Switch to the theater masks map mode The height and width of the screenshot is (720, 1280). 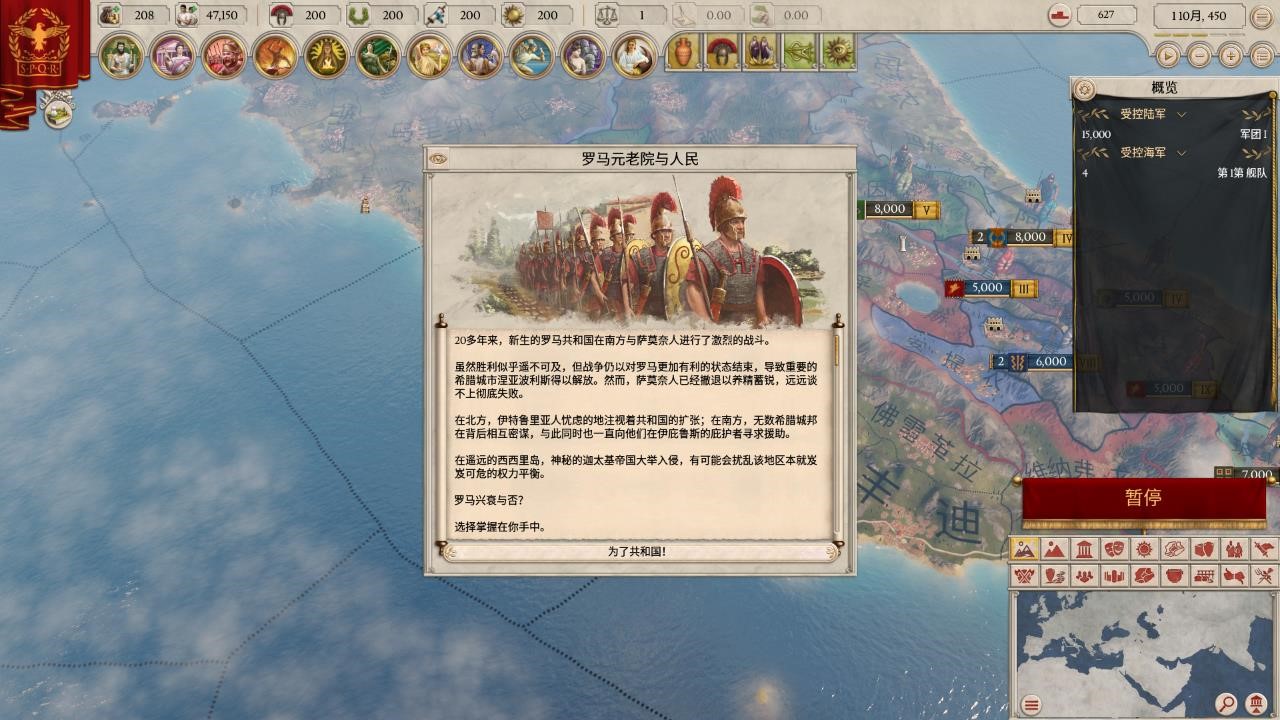click(x=1114, y=549)
